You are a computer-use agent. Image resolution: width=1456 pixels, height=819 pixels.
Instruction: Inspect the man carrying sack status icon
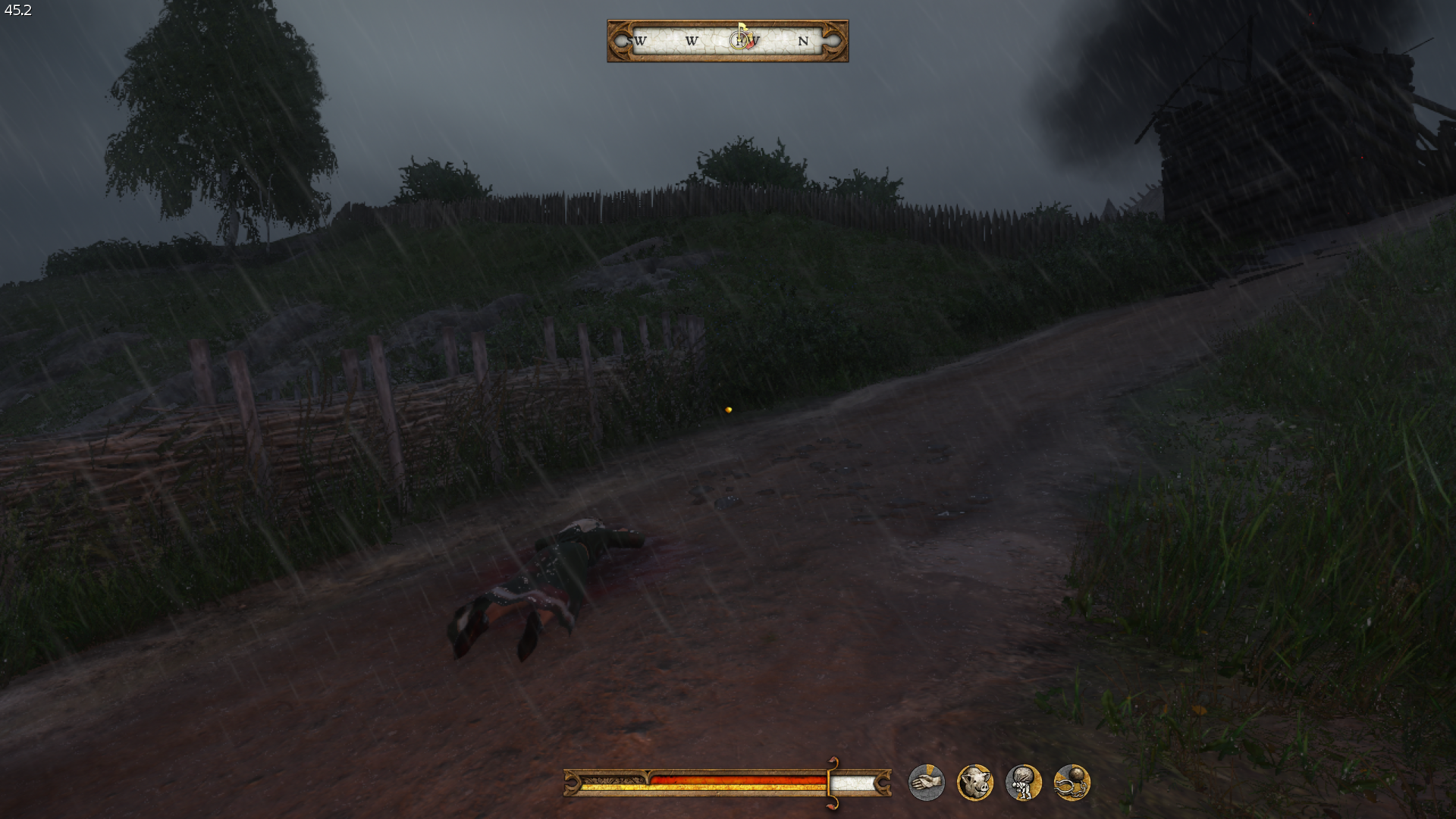[1023, 783]
